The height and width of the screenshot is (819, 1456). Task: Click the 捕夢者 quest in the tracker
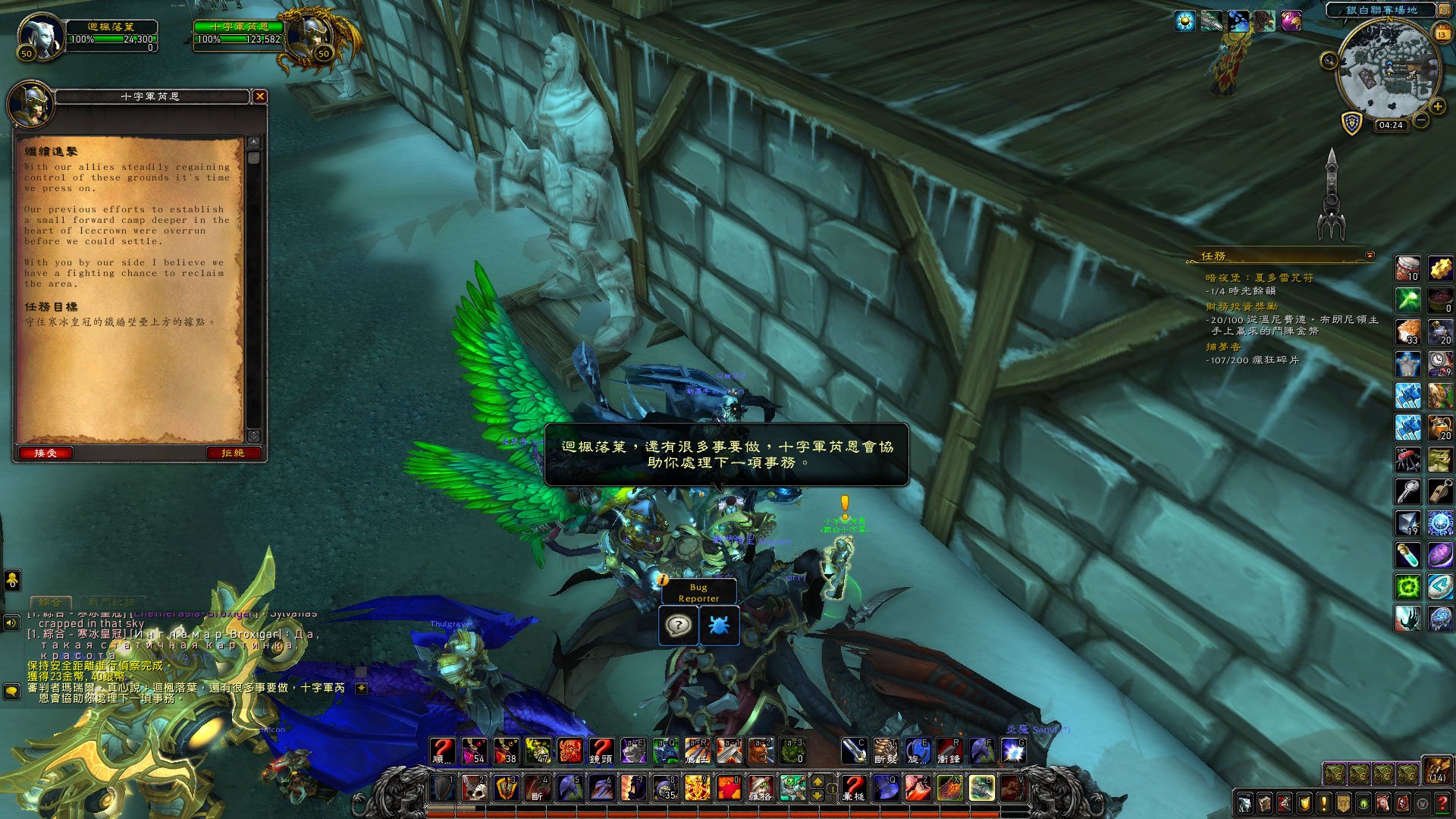click(x=1223, y=347)
